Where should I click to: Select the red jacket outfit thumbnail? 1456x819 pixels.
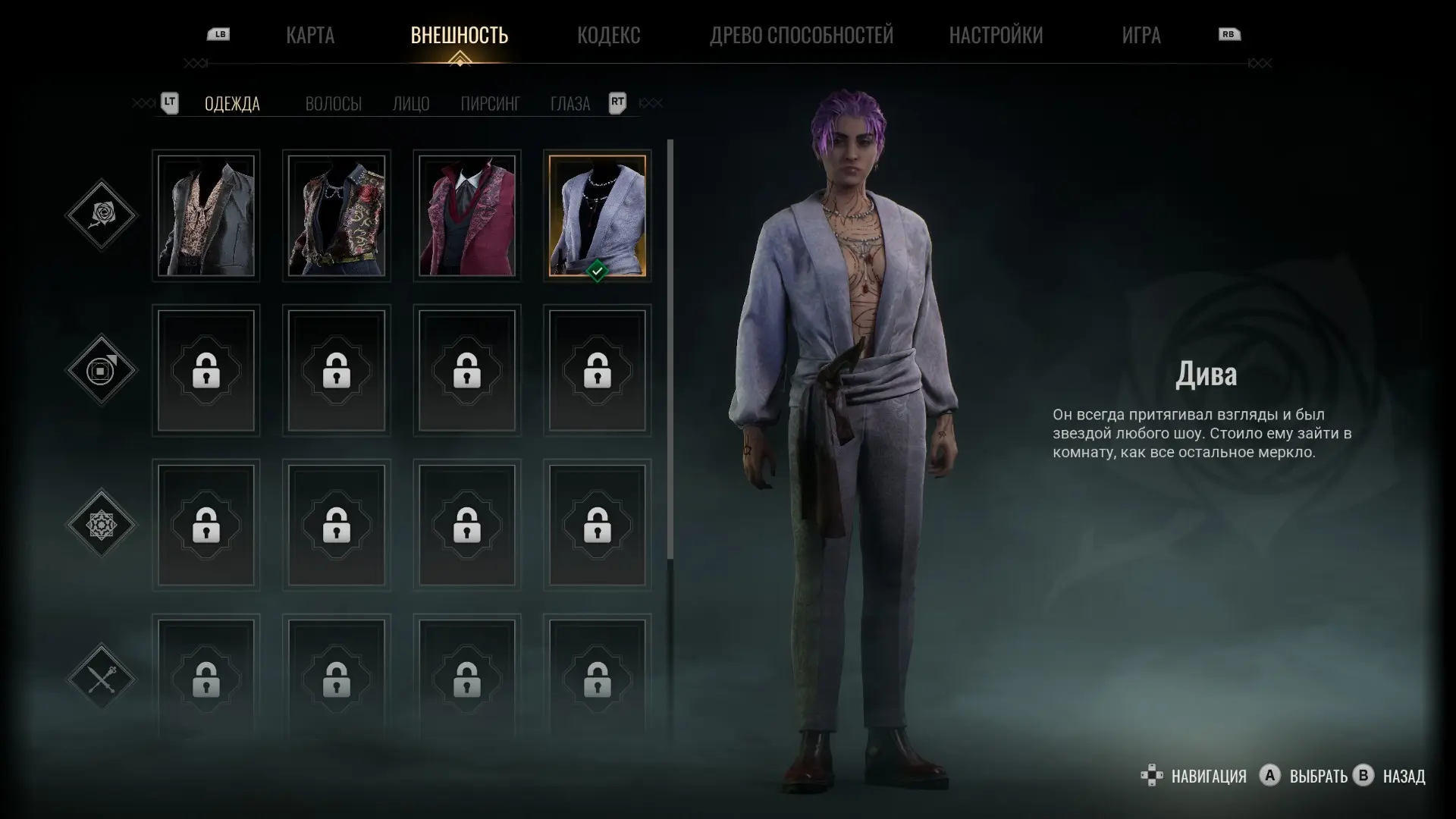tap(467, 216)
